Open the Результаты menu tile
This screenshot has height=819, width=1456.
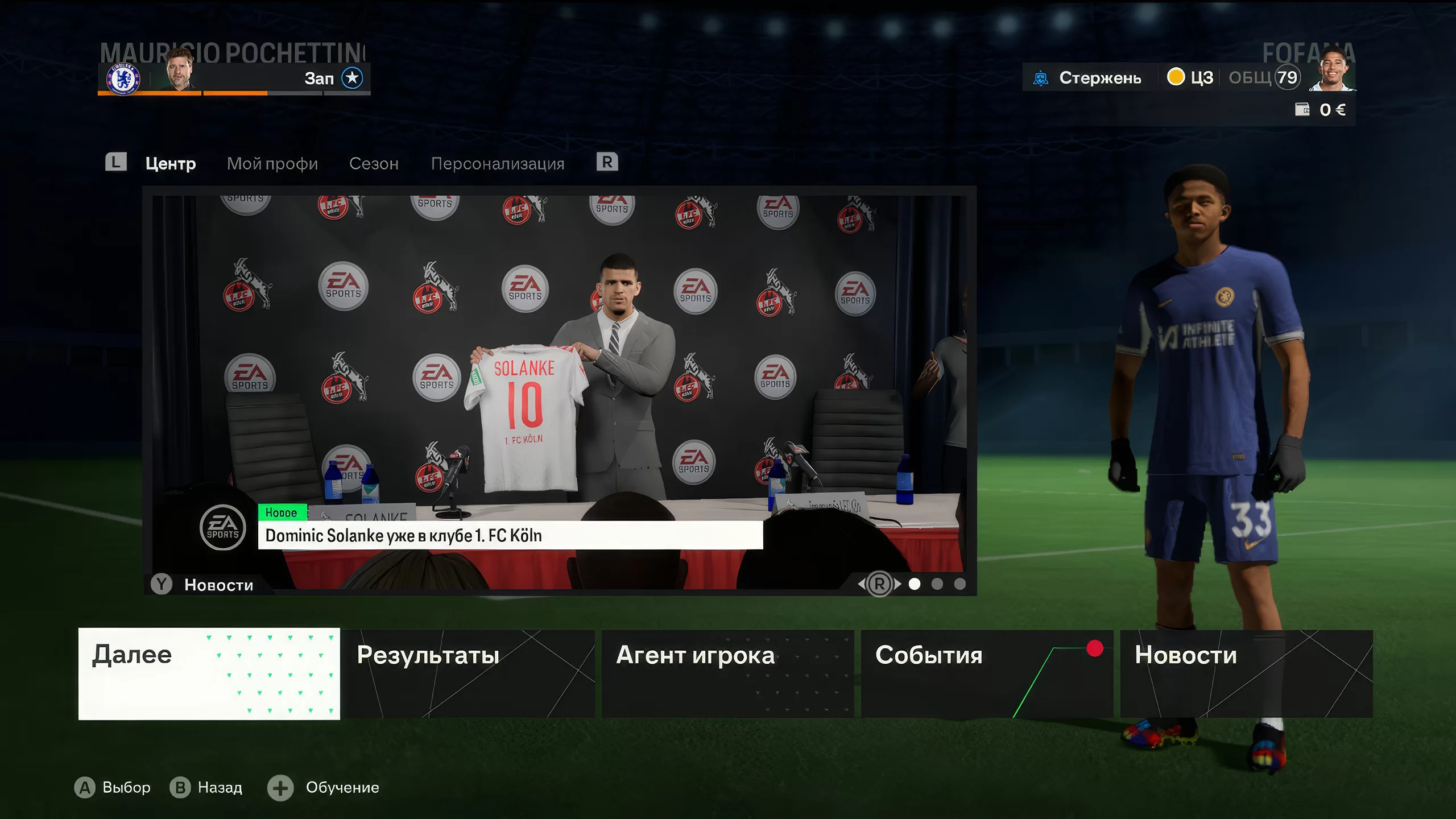tap(468, 673)
